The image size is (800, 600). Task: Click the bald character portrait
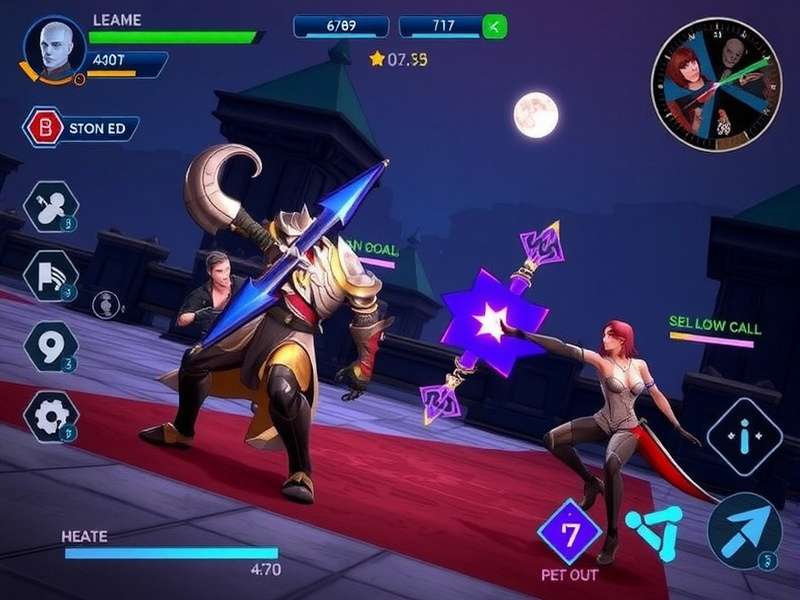pos(54,45)
